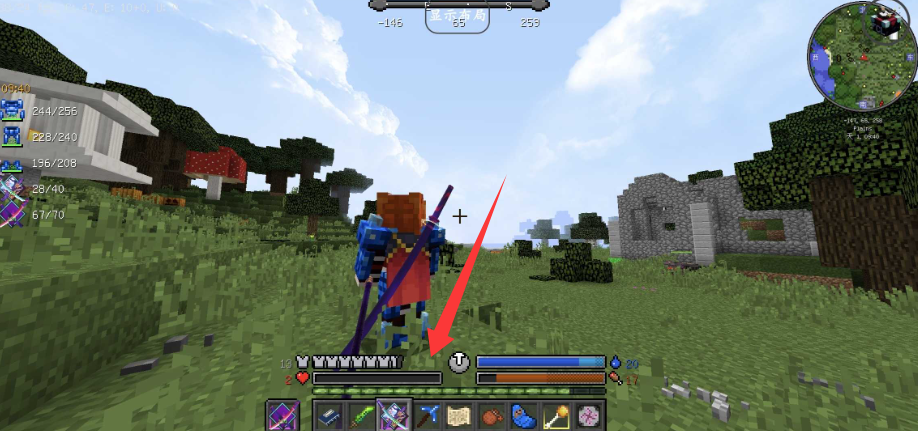918x431 pixels.
Task: Click the blue helmet durability icon
Action: [x=14, y=112]
